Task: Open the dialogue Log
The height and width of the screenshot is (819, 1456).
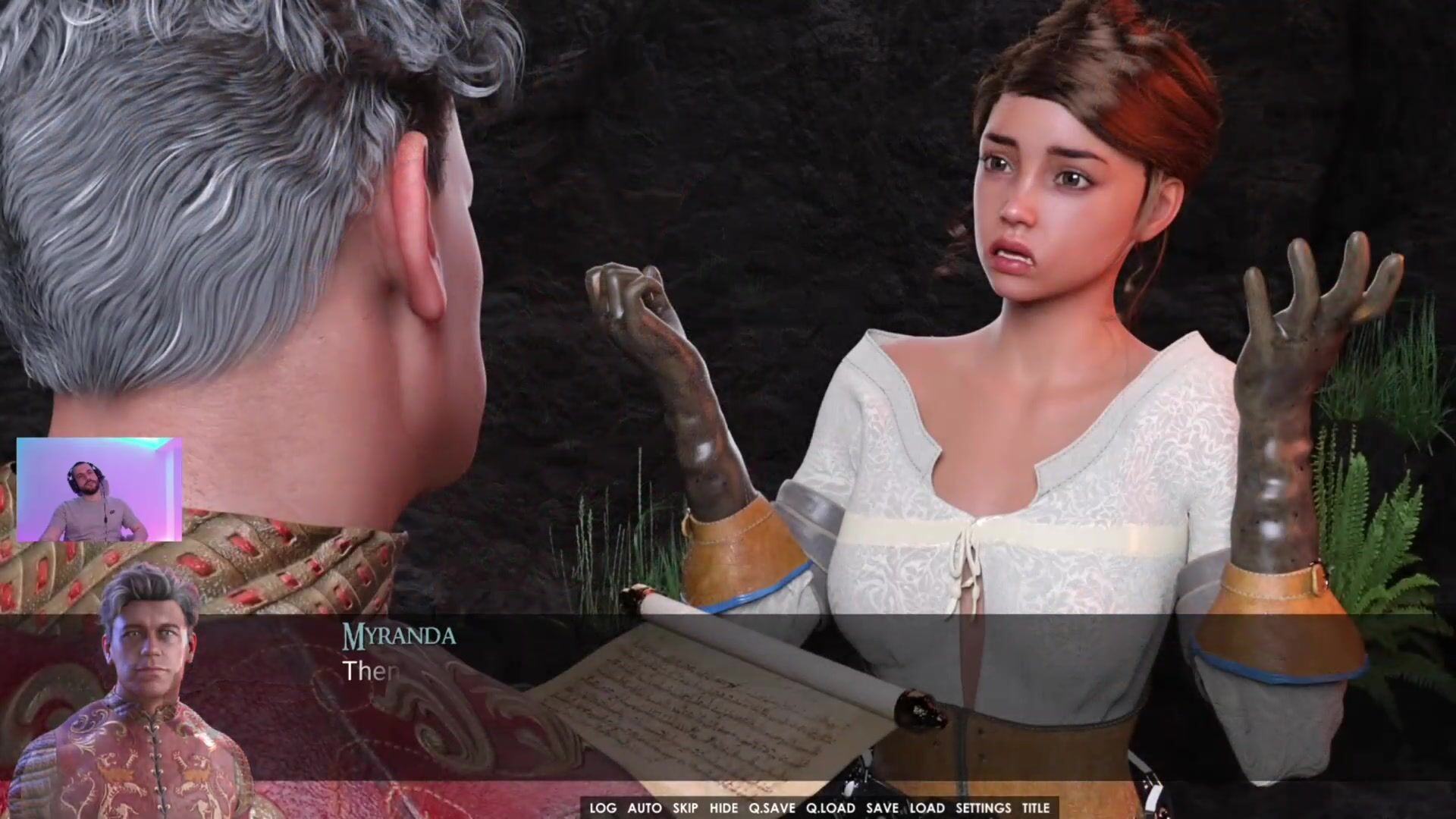Action: [603, 808]
